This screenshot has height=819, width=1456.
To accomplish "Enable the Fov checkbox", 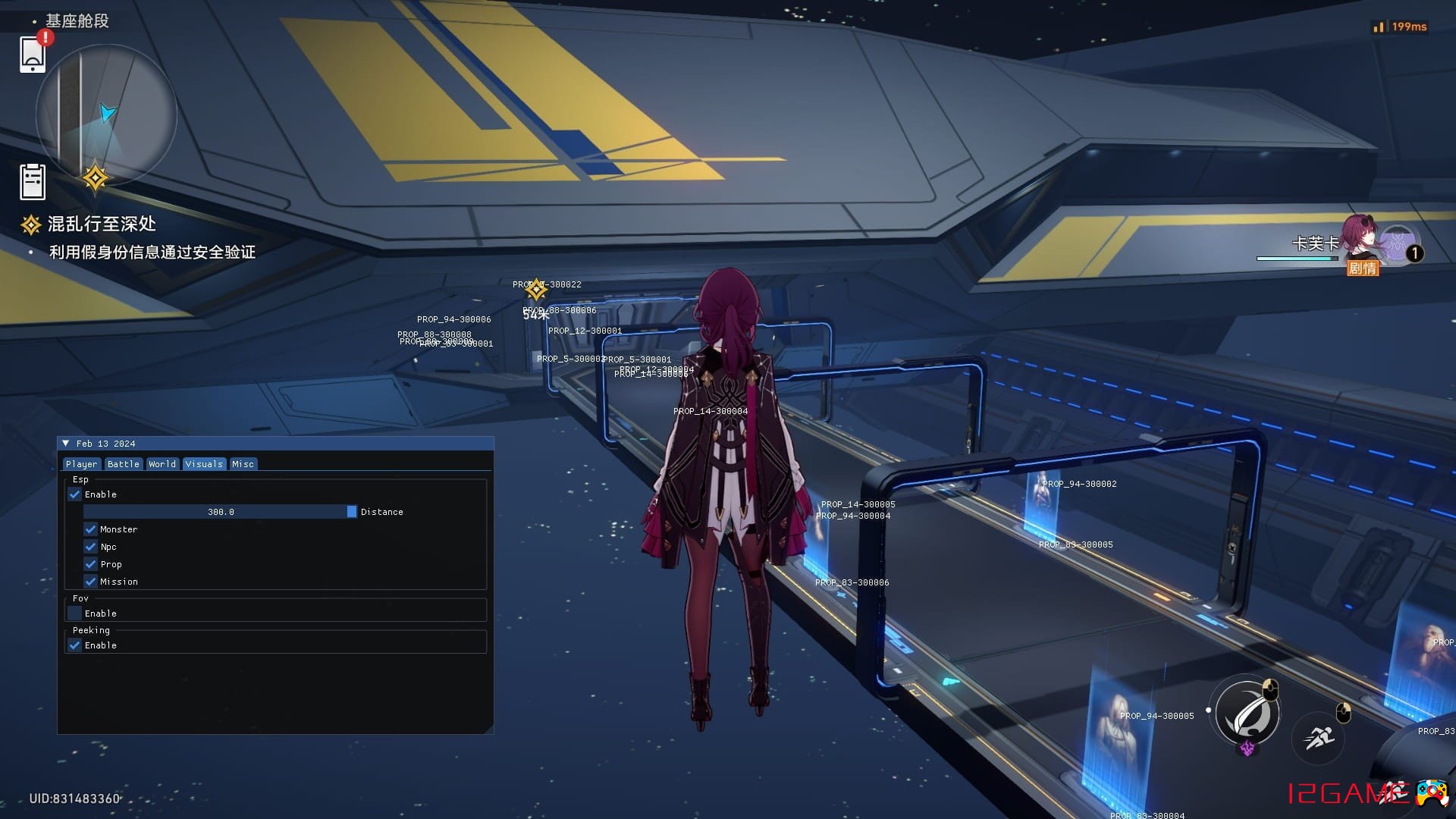I will click(x=75, y=613).
